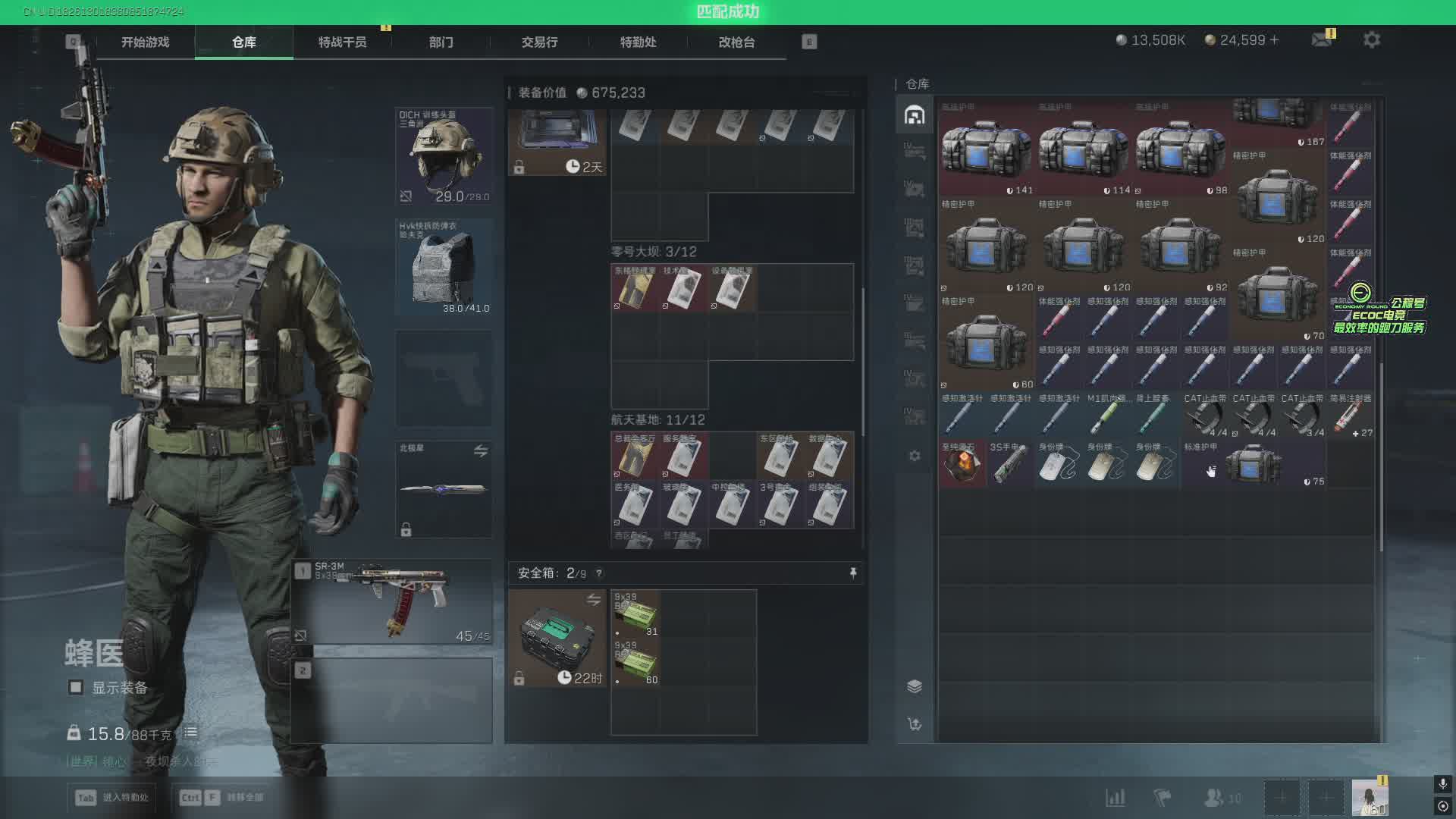Select the 简易注射器 item in warehouse
The width and height of the screenshot is (1456, 819).
click(x=1350, y=416)
